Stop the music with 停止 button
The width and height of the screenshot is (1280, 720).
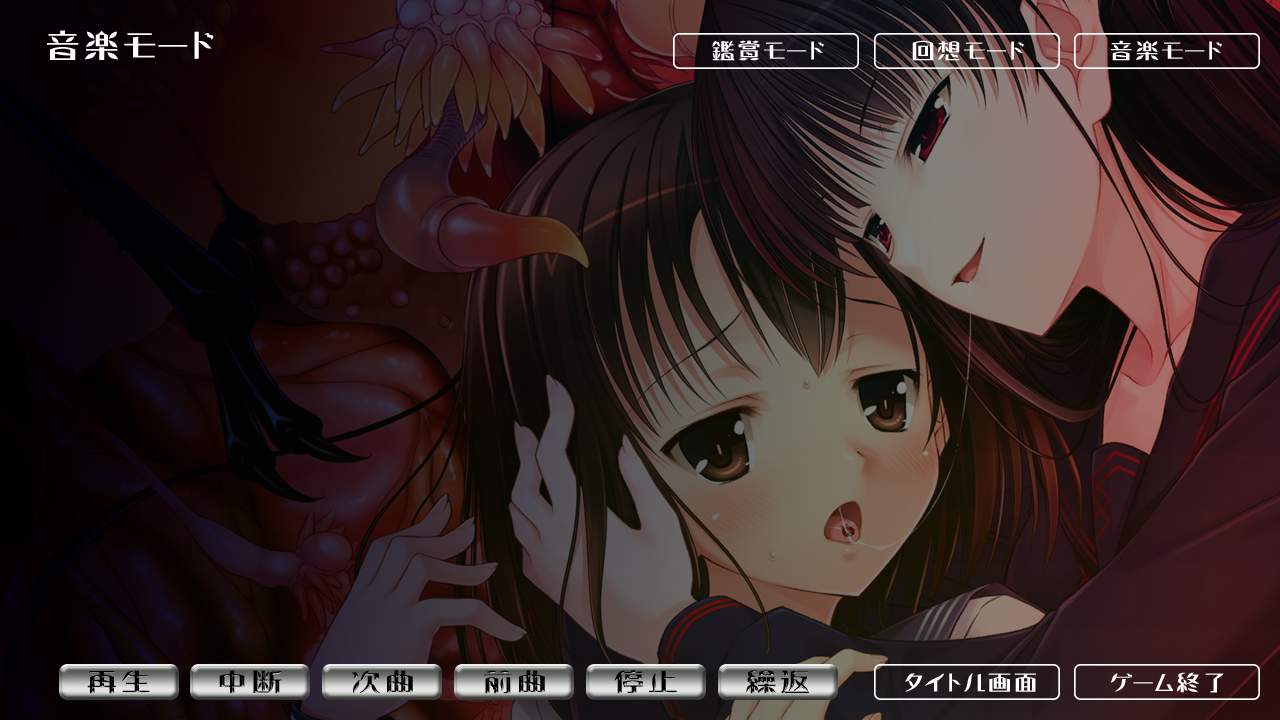(646, 682)
